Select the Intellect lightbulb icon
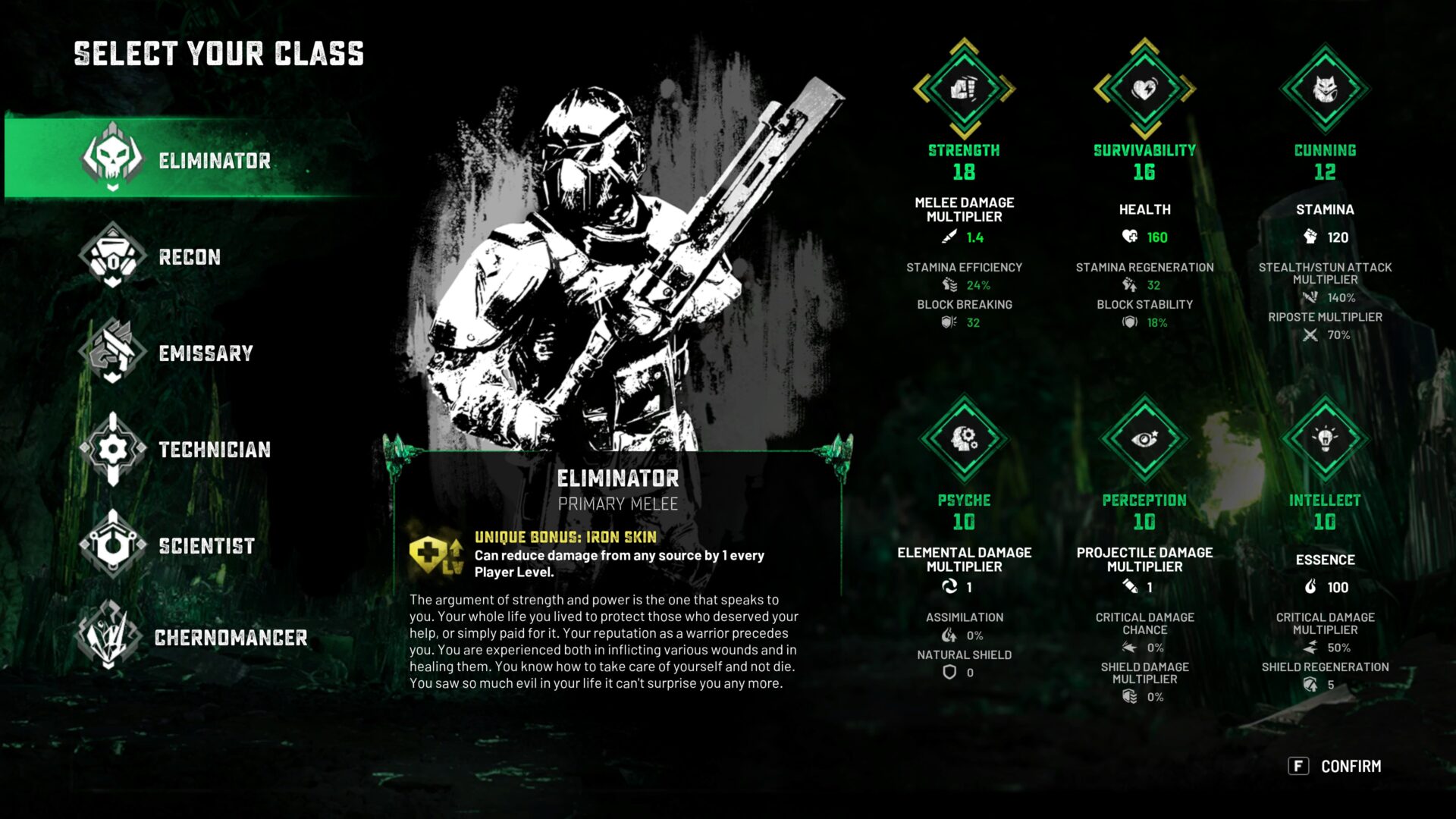The image size is (1456, 819). [1325, 438]
